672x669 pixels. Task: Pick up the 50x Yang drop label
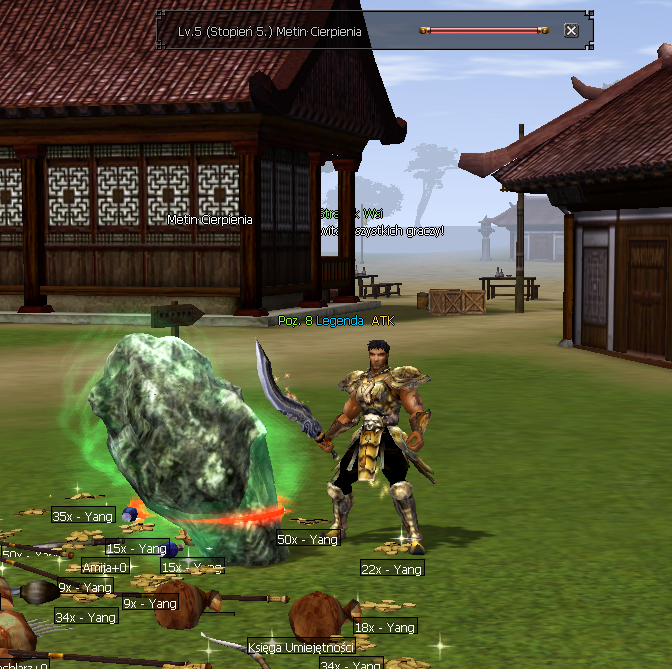[309, 539]
